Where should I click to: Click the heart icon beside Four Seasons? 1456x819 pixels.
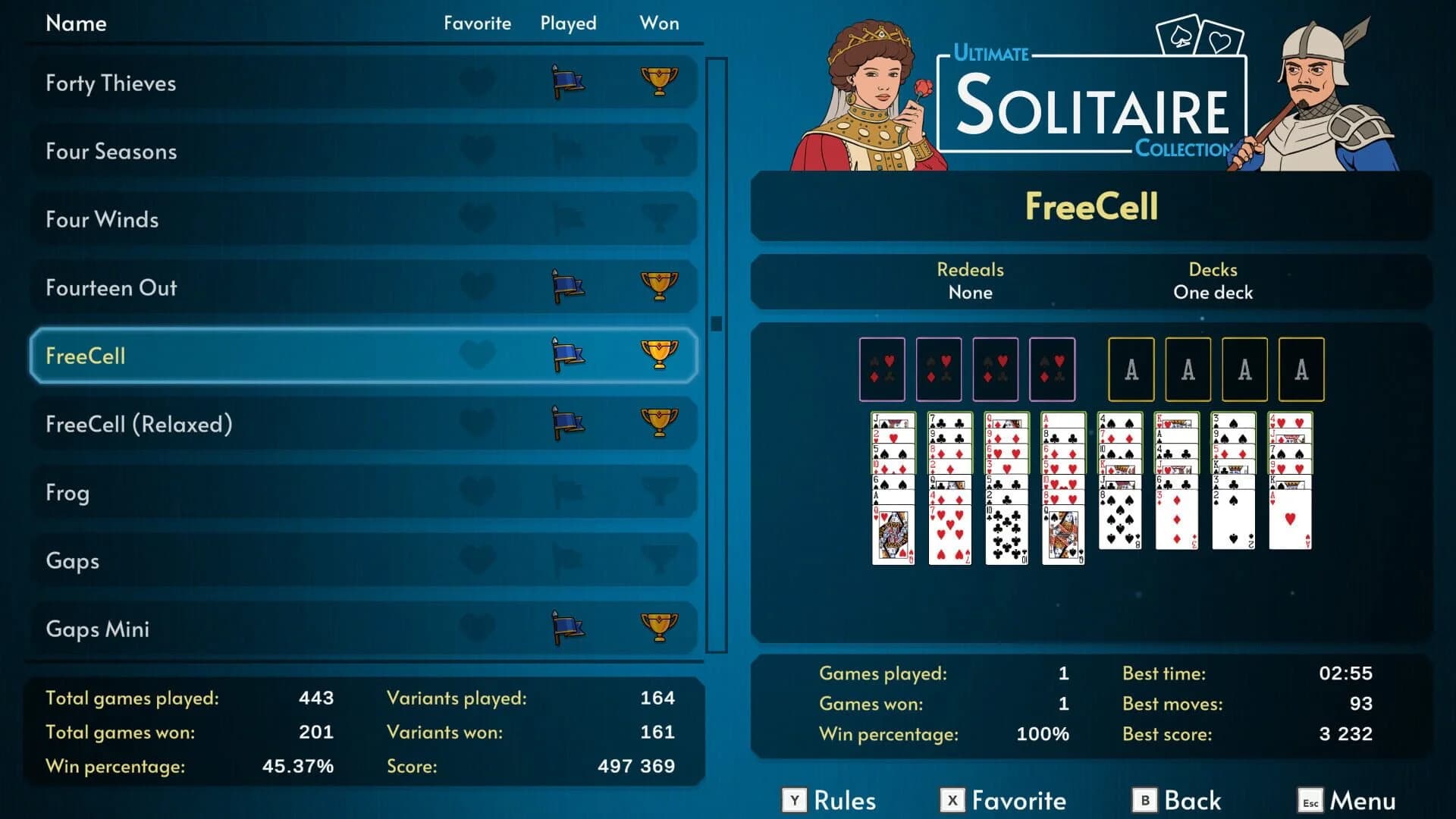point(479,151)
